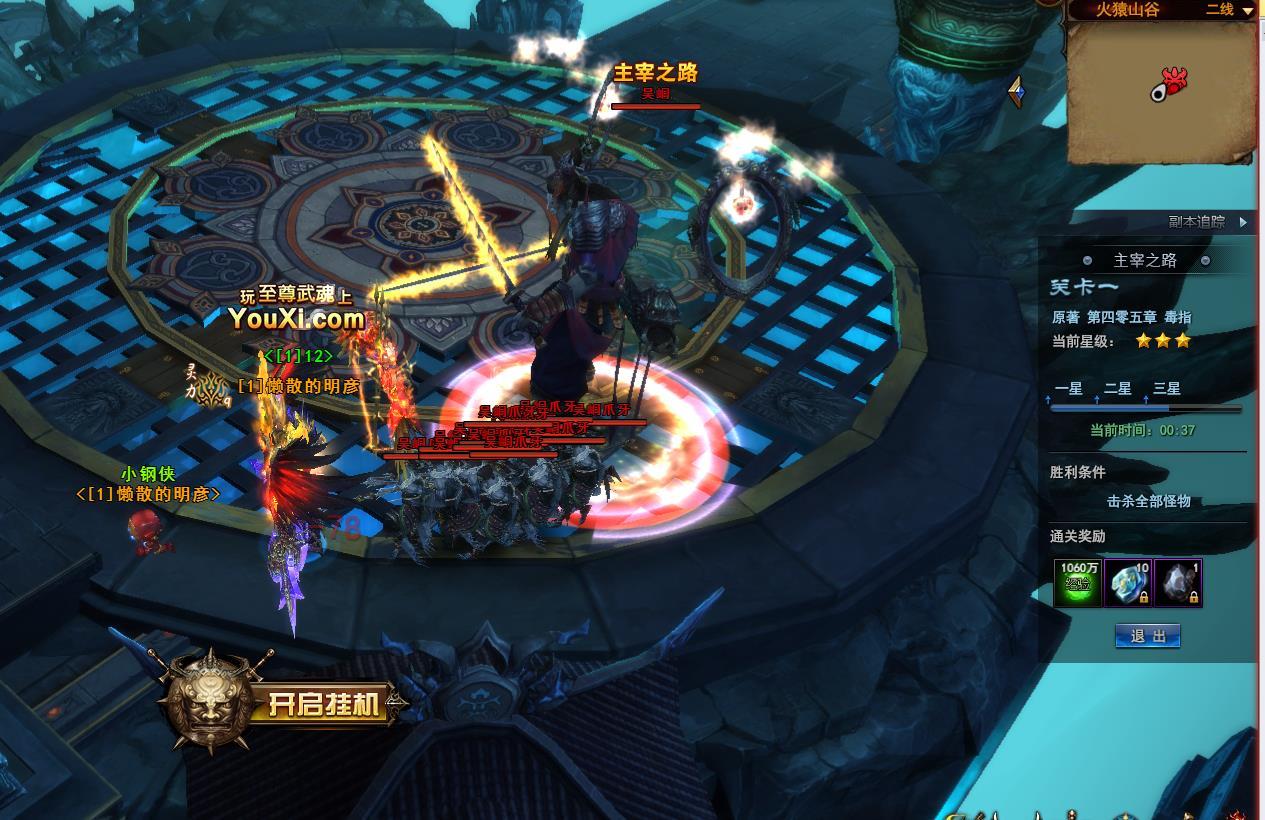Exit the dungeon with the 退出 button
This screenshot has height=820, width=1265.
click(x=1147, y=636)
